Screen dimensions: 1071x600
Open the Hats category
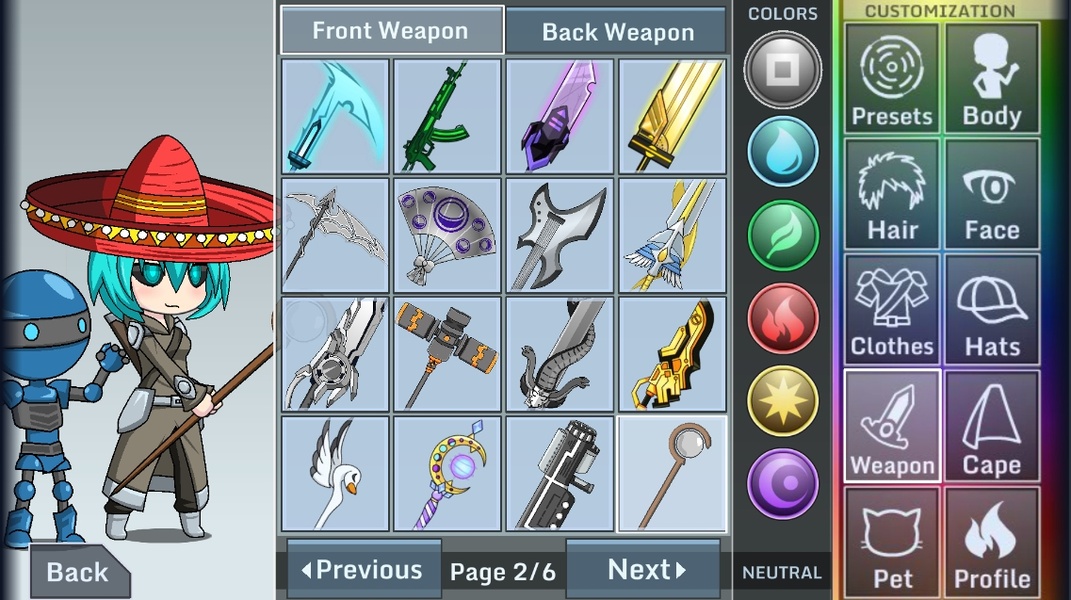click(x=991, y=310)
